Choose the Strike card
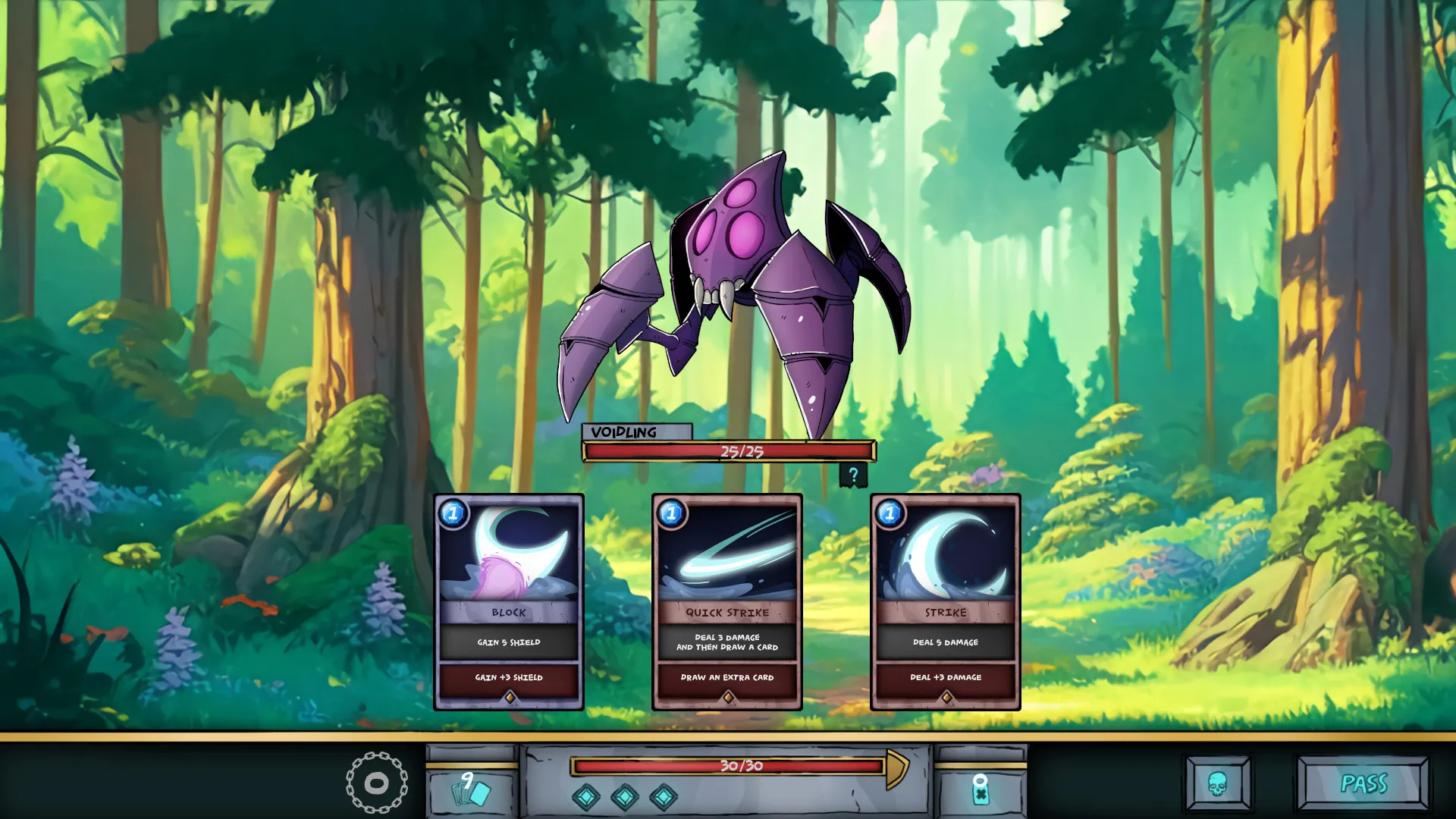The width and height of the screenshot is (1456, 819). [x=945, y=602]
